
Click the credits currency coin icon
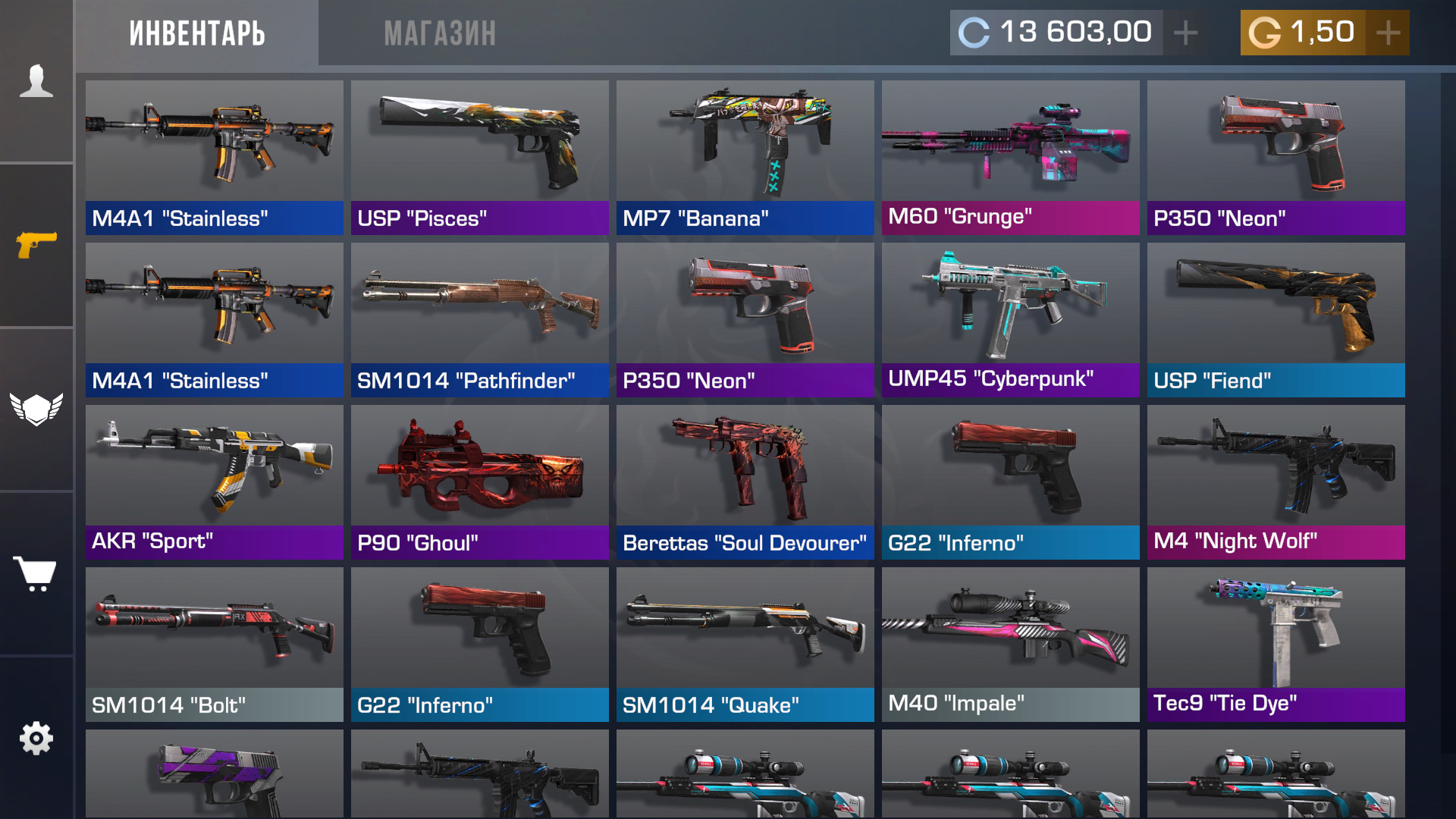click(x=974, y=32)
